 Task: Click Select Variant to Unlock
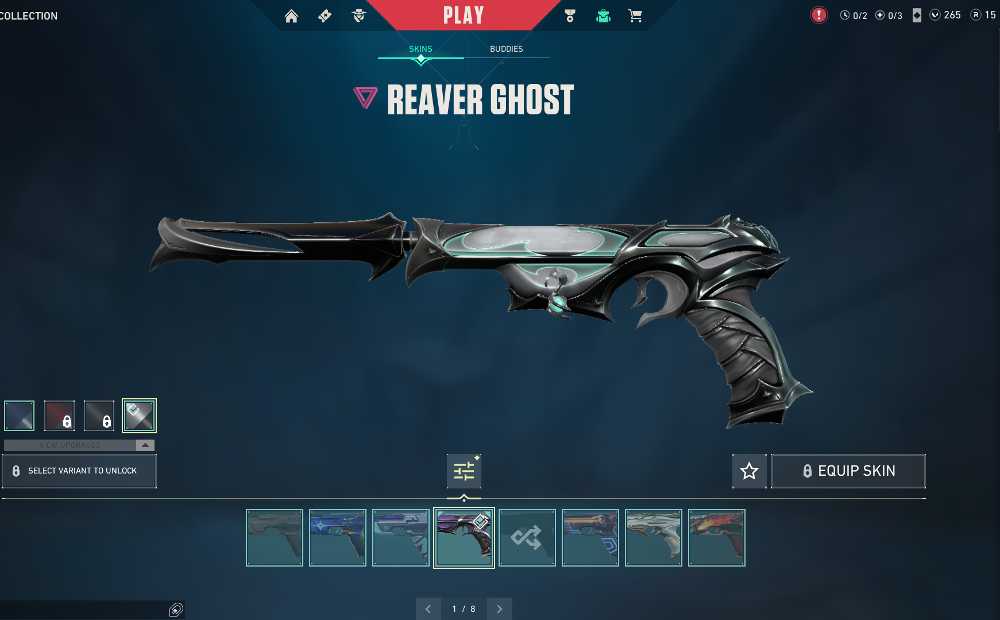(80, 471)
